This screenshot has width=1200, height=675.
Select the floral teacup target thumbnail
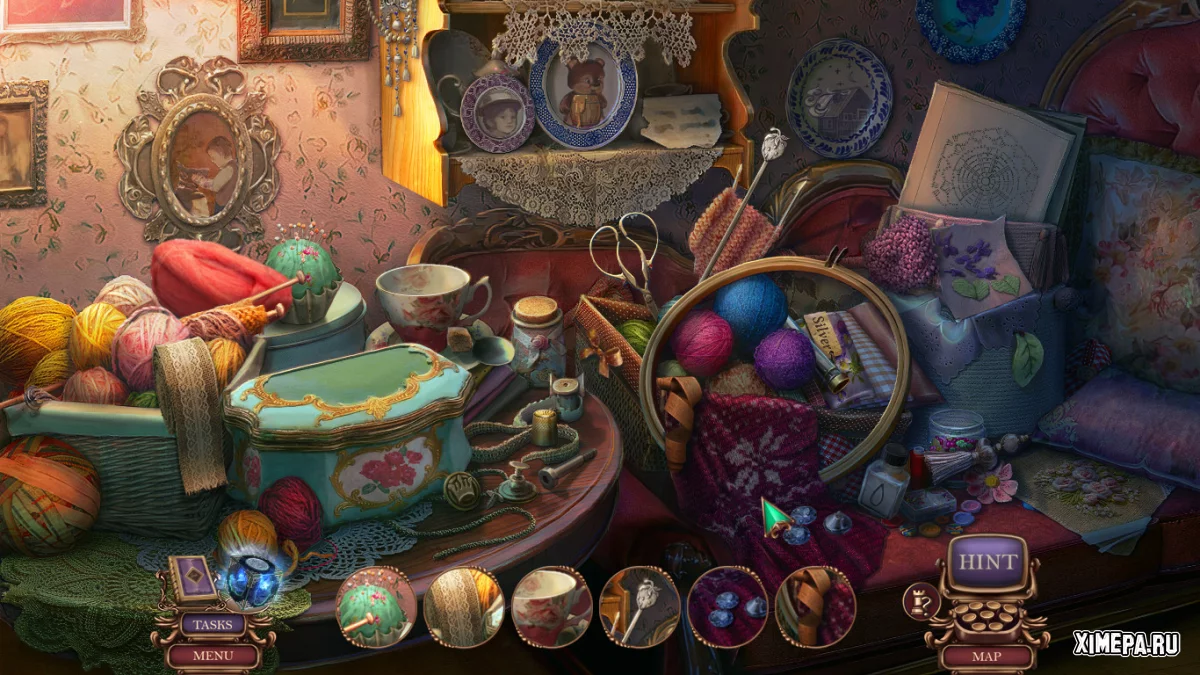pos(552,607)
